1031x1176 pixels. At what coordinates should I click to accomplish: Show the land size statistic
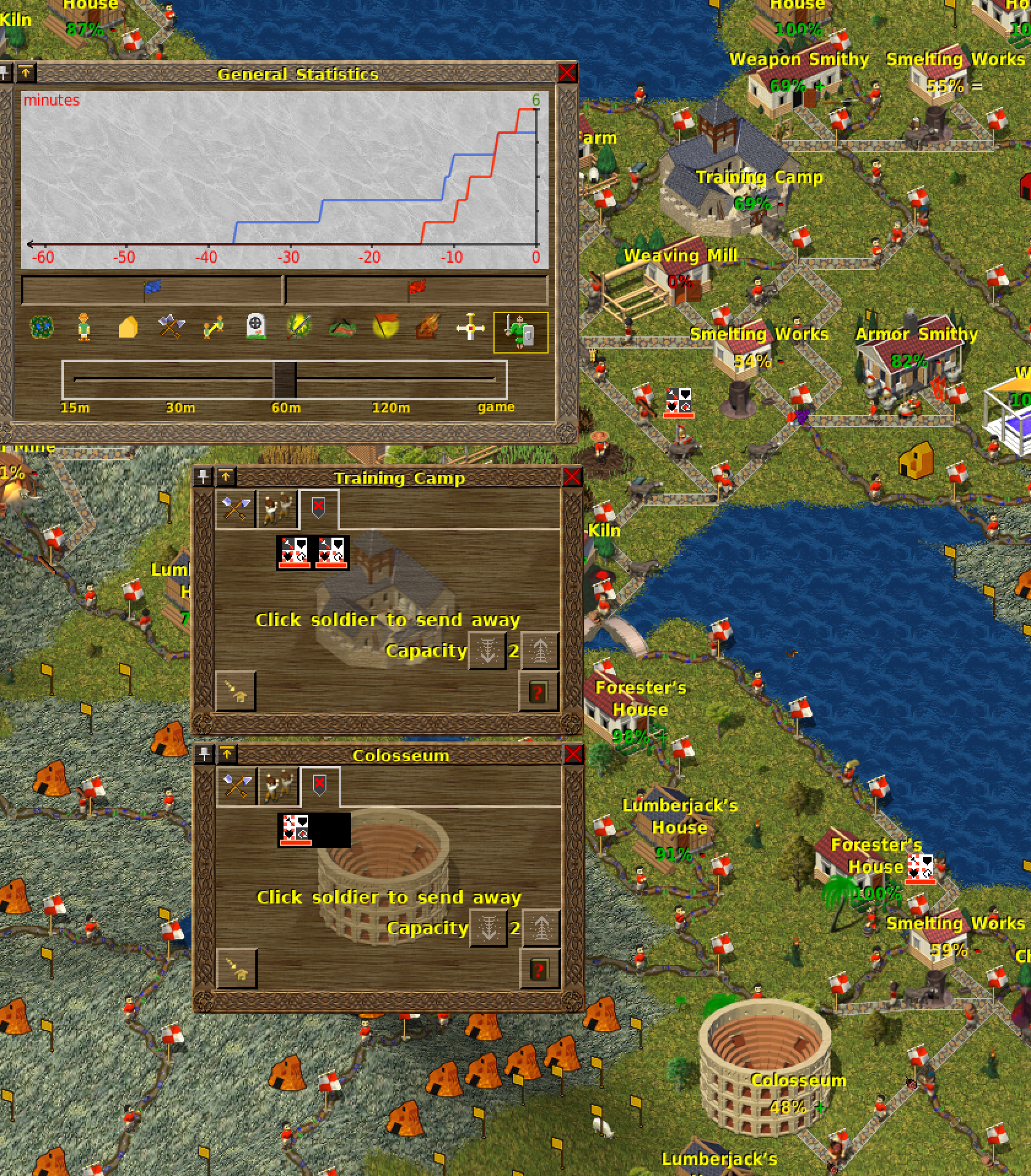pos(42,327)
